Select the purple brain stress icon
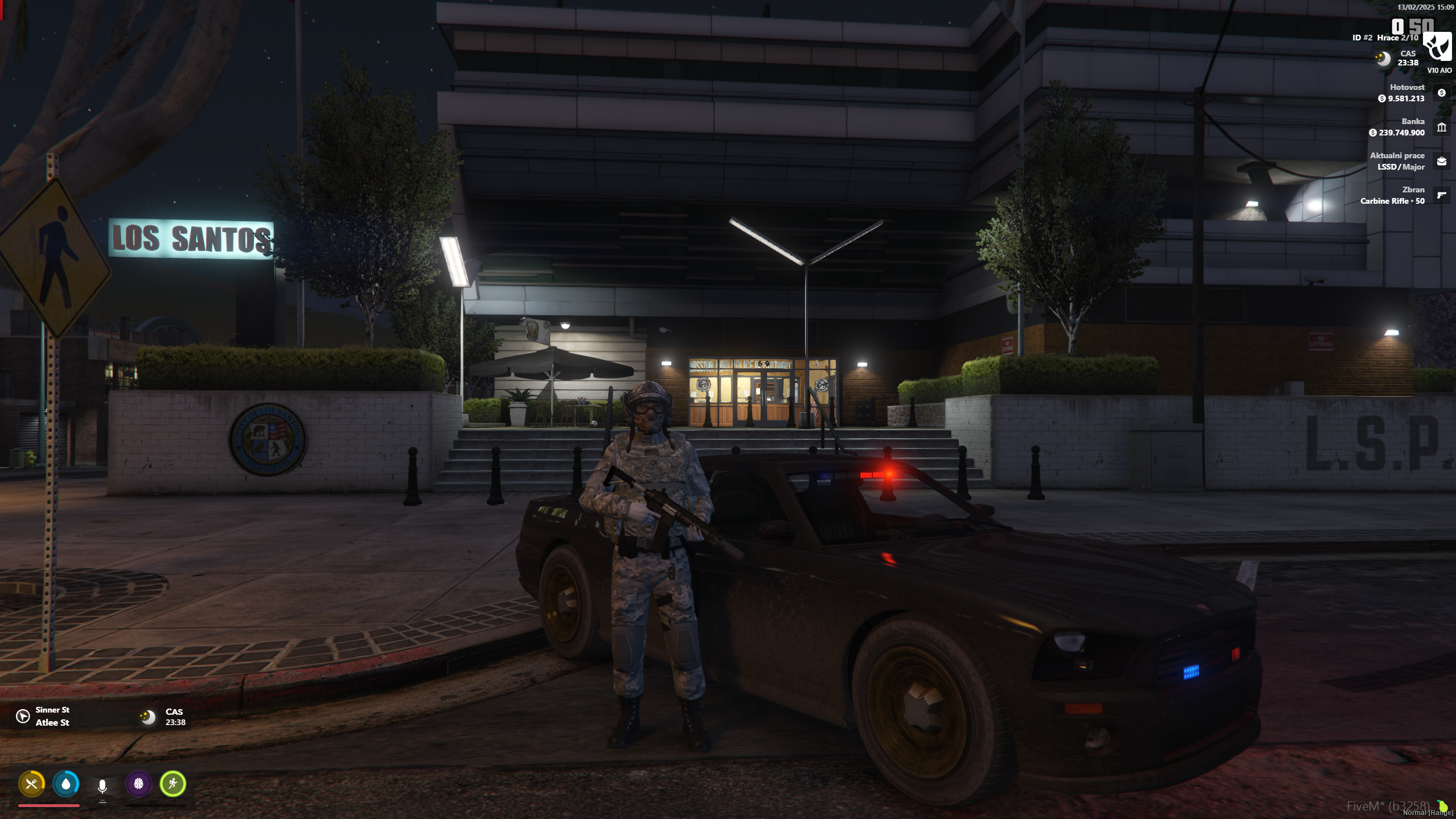 click(139, 784)
